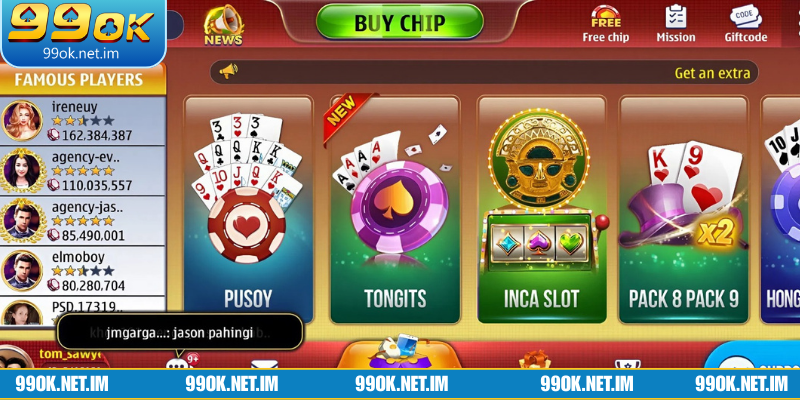Choose the Pack 8 Pack 9 game
Screen dimensions: 800x400
683,210
